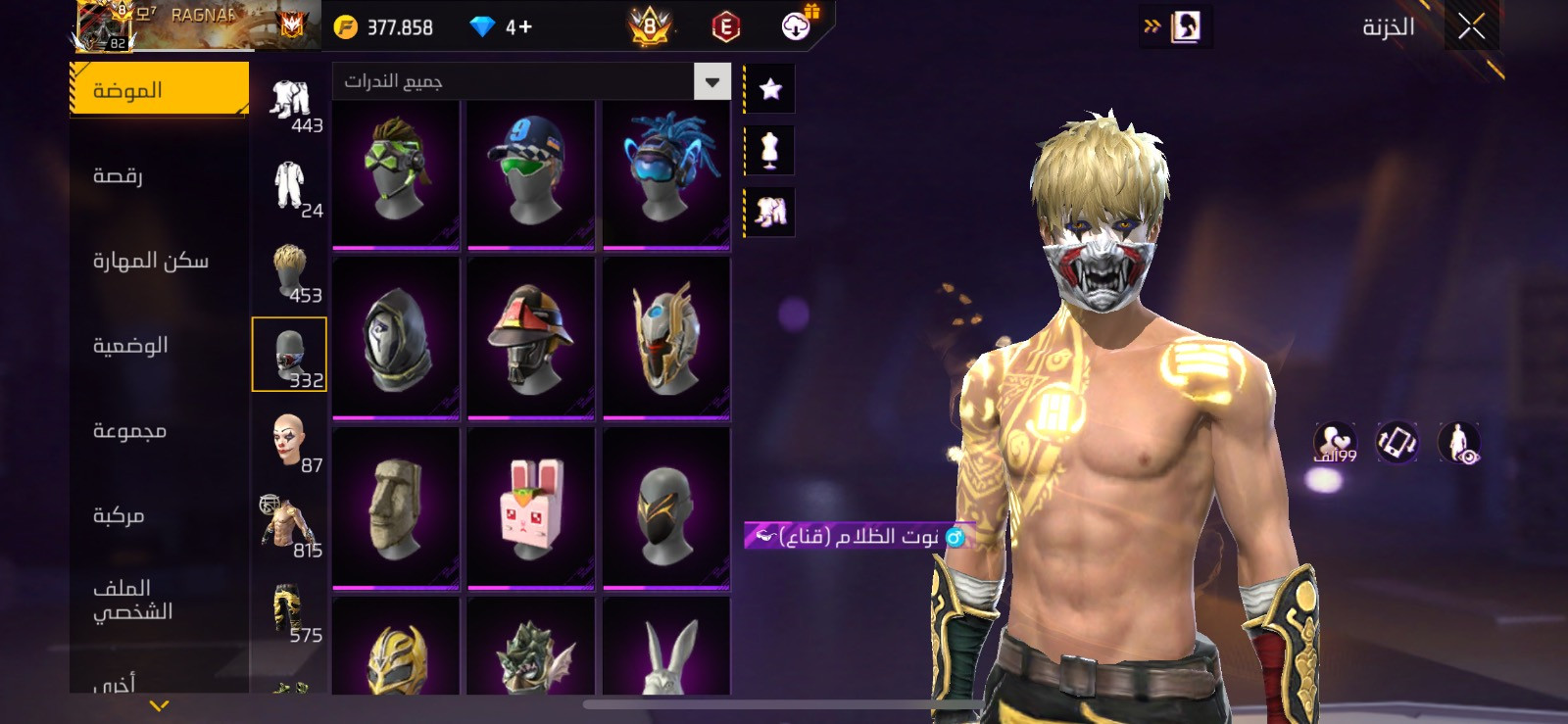The height and width of the screenshot is (724, 1568).
Task: Choose the red samurai hat mask
Action: 531,338
